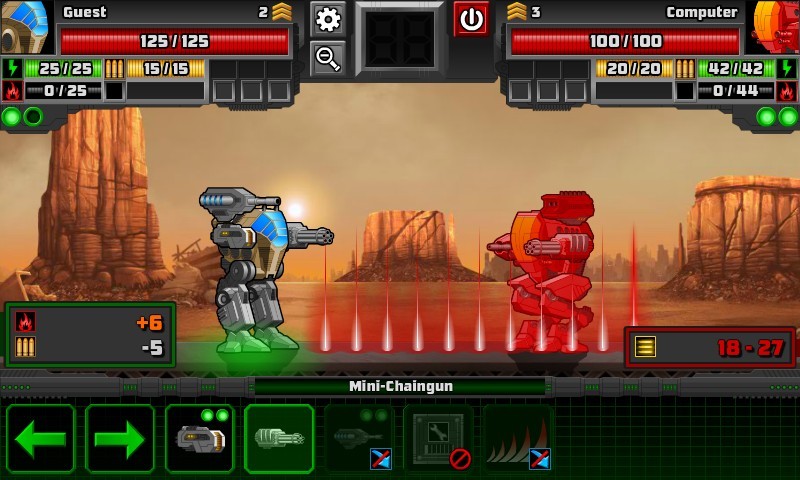Activate the ground spikes ability
Screen dimensions: 800x480
click(518, 438)
